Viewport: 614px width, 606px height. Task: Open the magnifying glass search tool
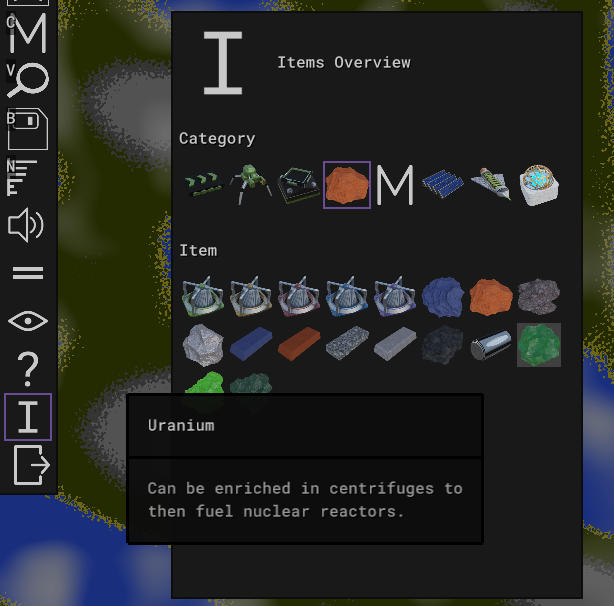click(27, 80)
